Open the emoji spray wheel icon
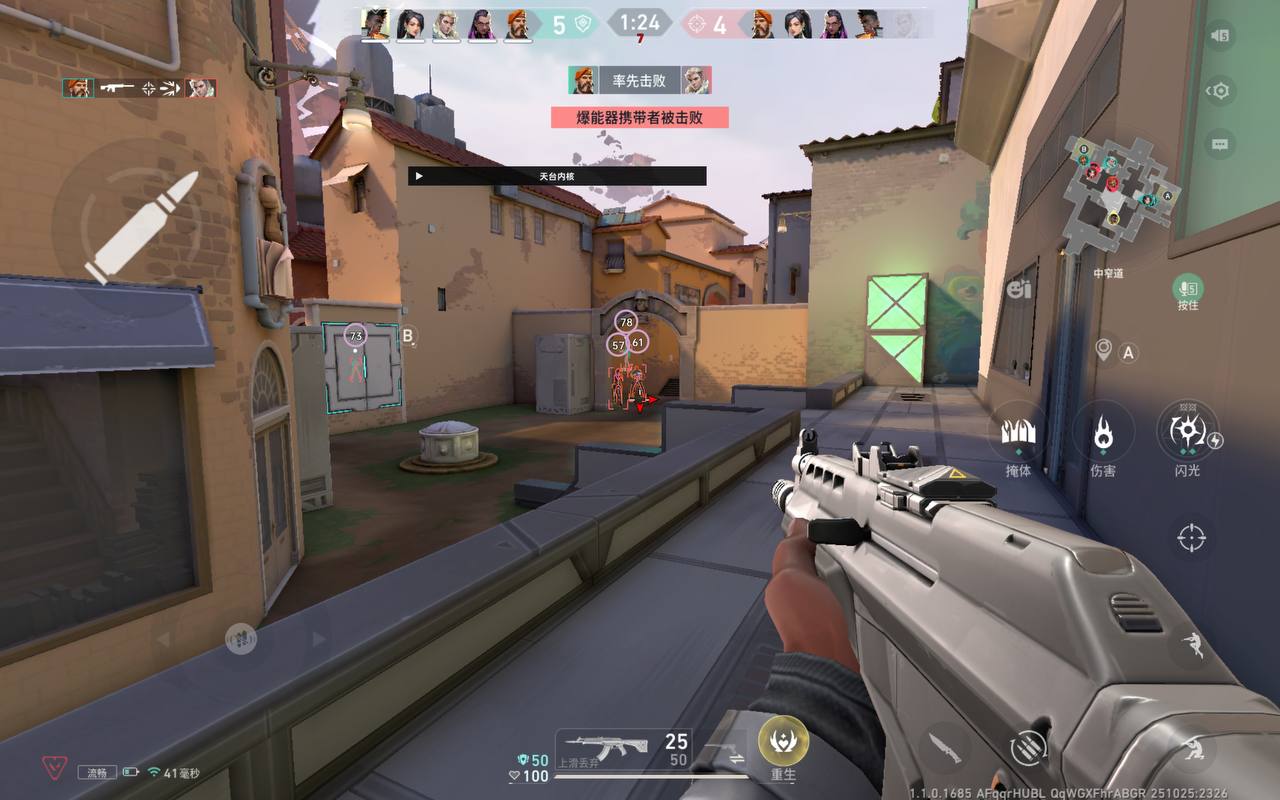The height and width of the screenshot is (800, 1280). coord(1019,290)
